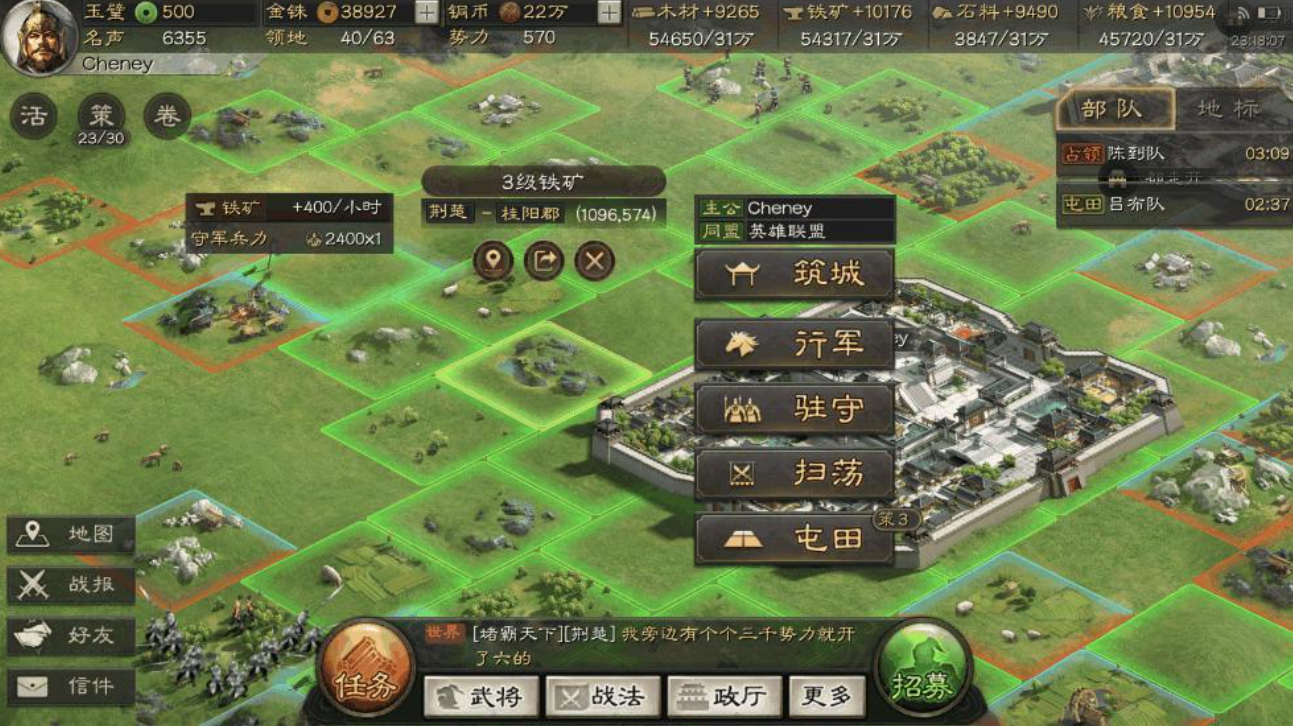
Task: Drop a location pin on the iron mine
Action: coord(492,261)
